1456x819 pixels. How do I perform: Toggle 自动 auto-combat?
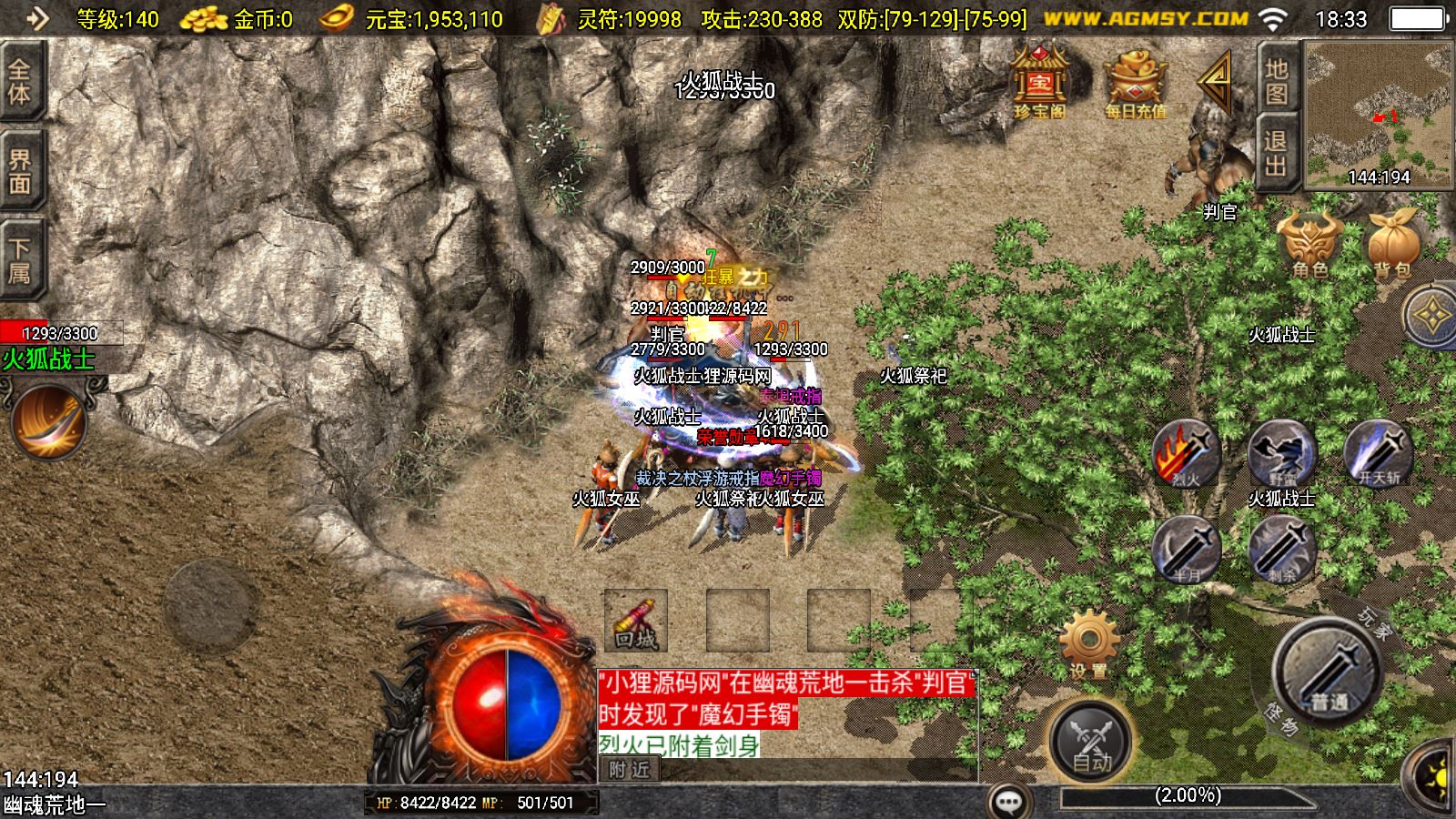tap(1091, 742)
